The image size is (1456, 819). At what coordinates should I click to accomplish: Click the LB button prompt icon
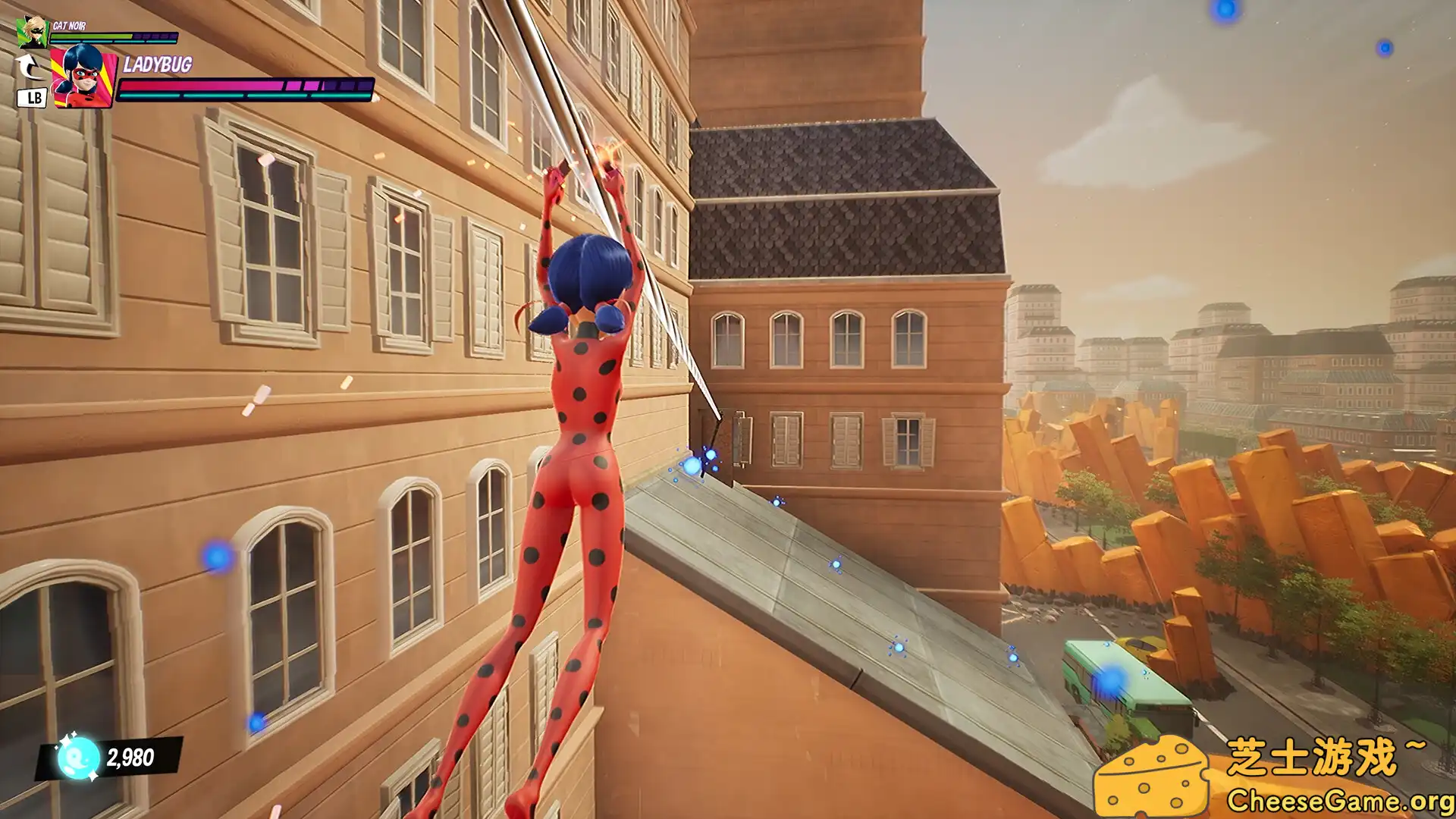pos(30,97)
